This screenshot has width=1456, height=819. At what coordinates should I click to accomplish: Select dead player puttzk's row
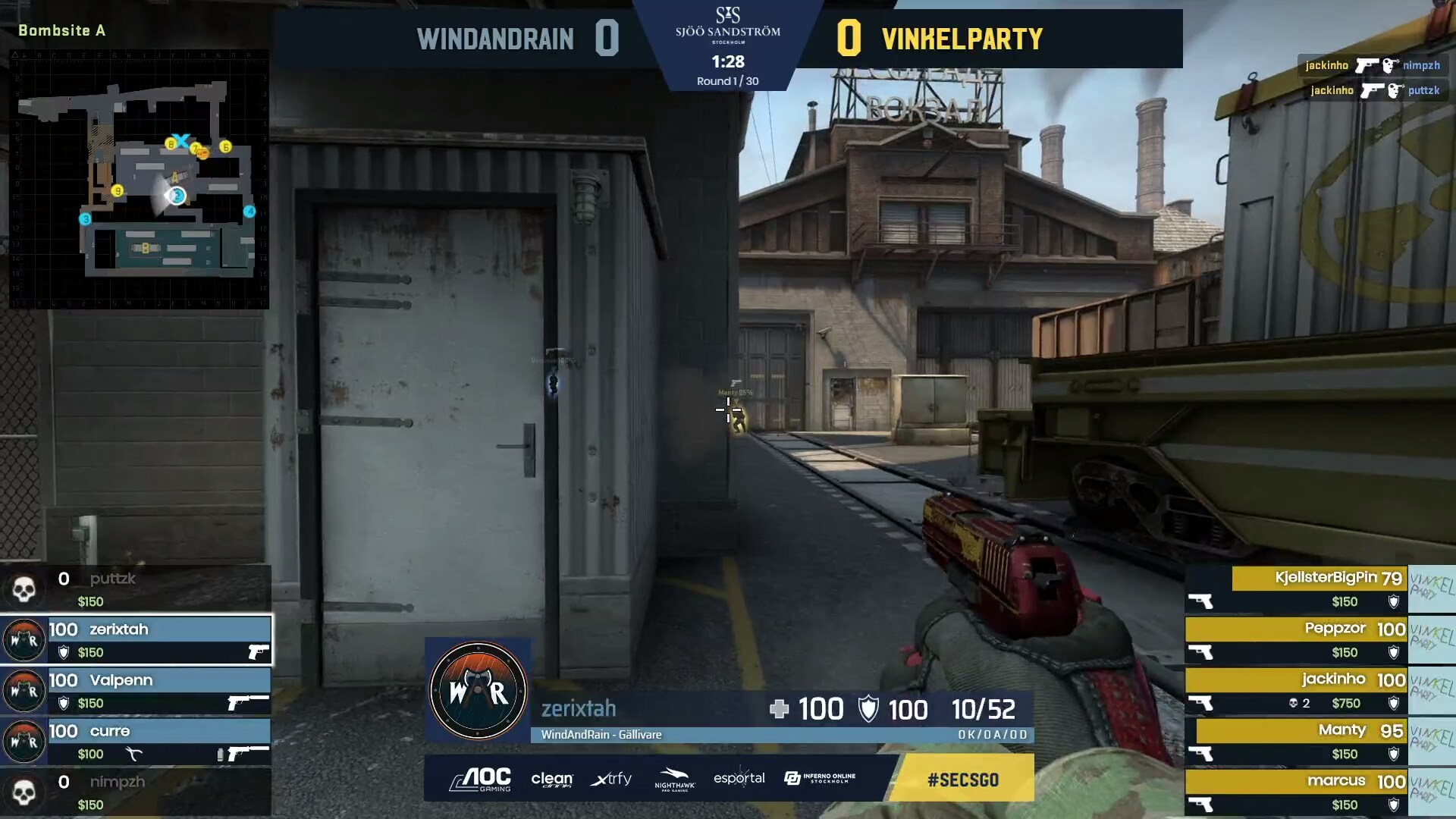tap(136, 589)
